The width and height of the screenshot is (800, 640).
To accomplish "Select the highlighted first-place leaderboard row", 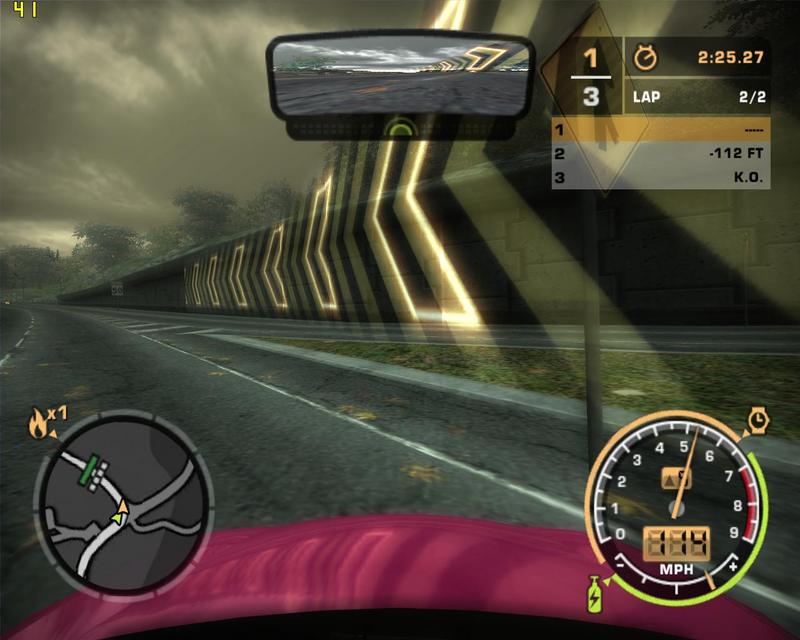I will pos(660,130).
